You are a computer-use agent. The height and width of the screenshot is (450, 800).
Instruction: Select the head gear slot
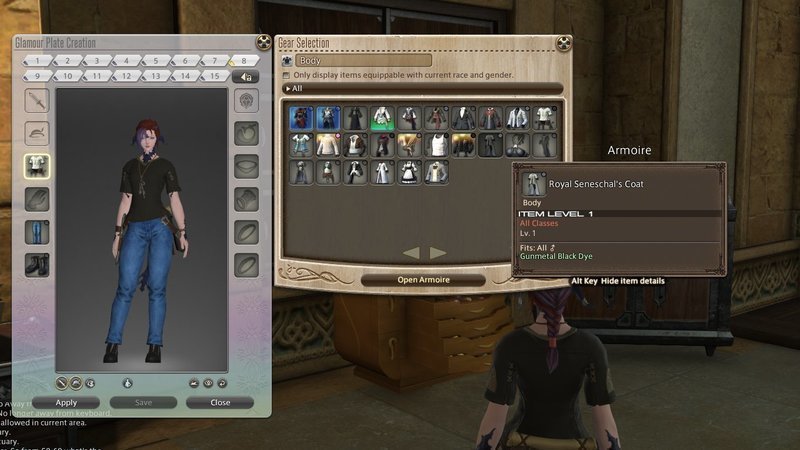(37, 132)
